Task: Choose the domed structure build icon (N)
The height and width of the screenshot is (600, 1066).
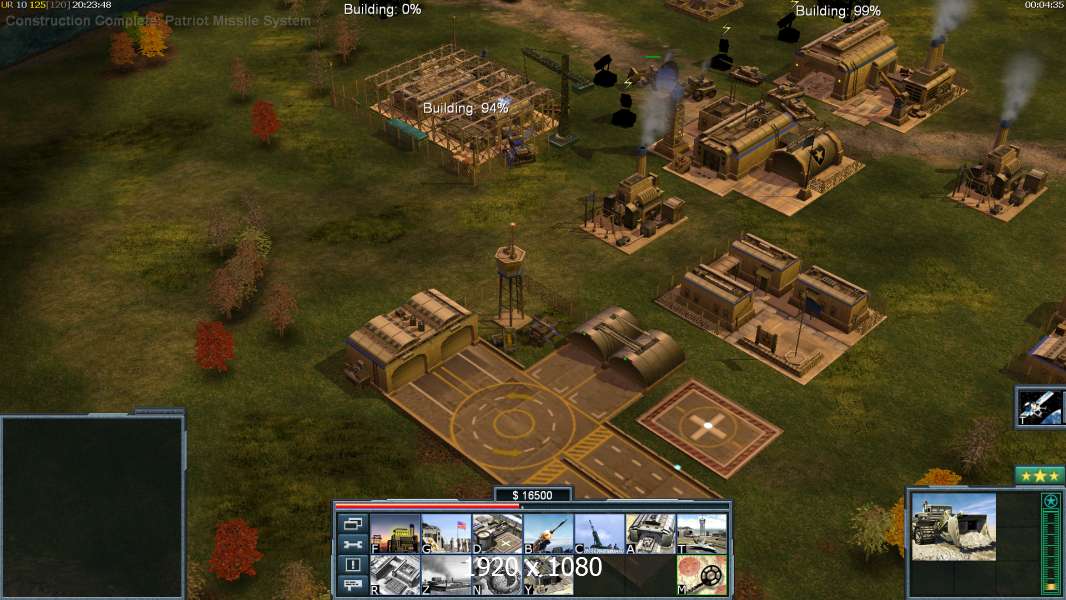Action: coord(497,575)
